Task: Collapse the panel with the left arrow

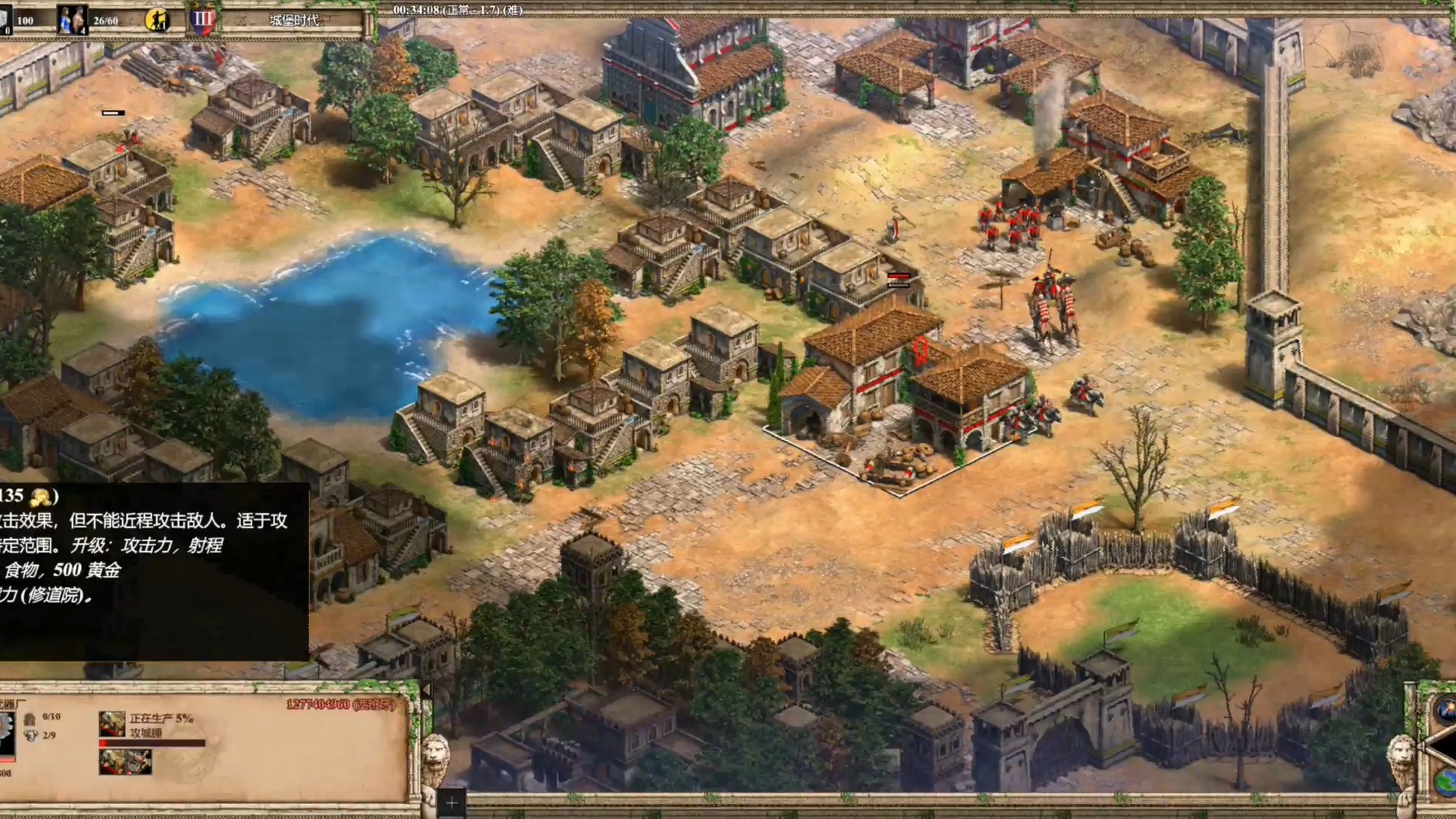Action: tap(426, 690)
